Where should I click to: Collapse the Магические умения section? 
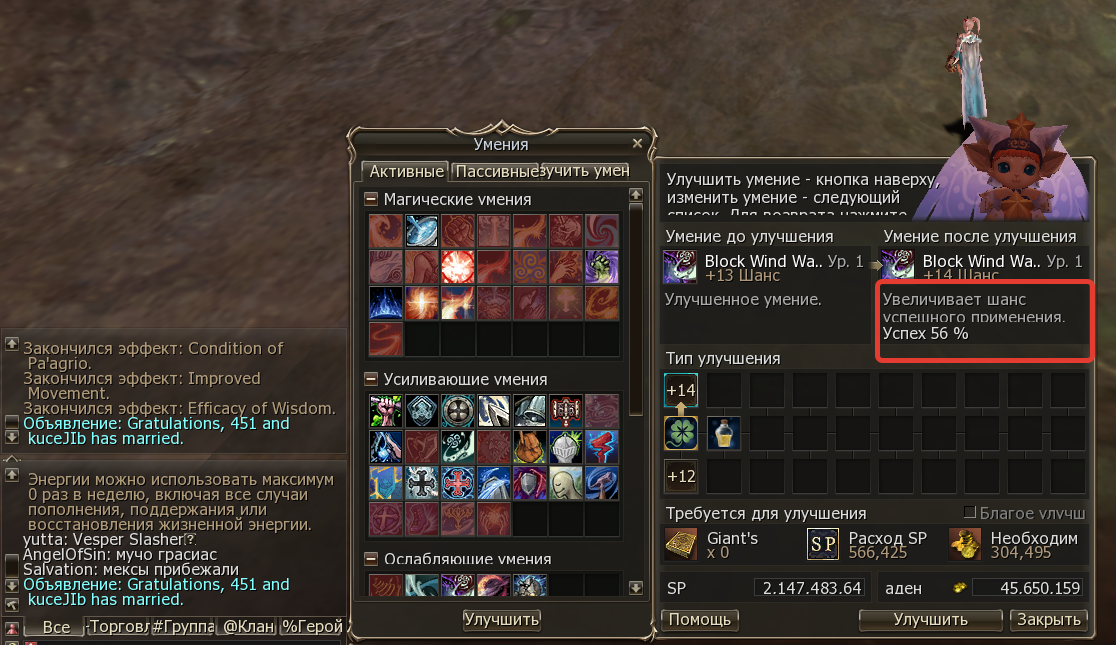(371, 199)
